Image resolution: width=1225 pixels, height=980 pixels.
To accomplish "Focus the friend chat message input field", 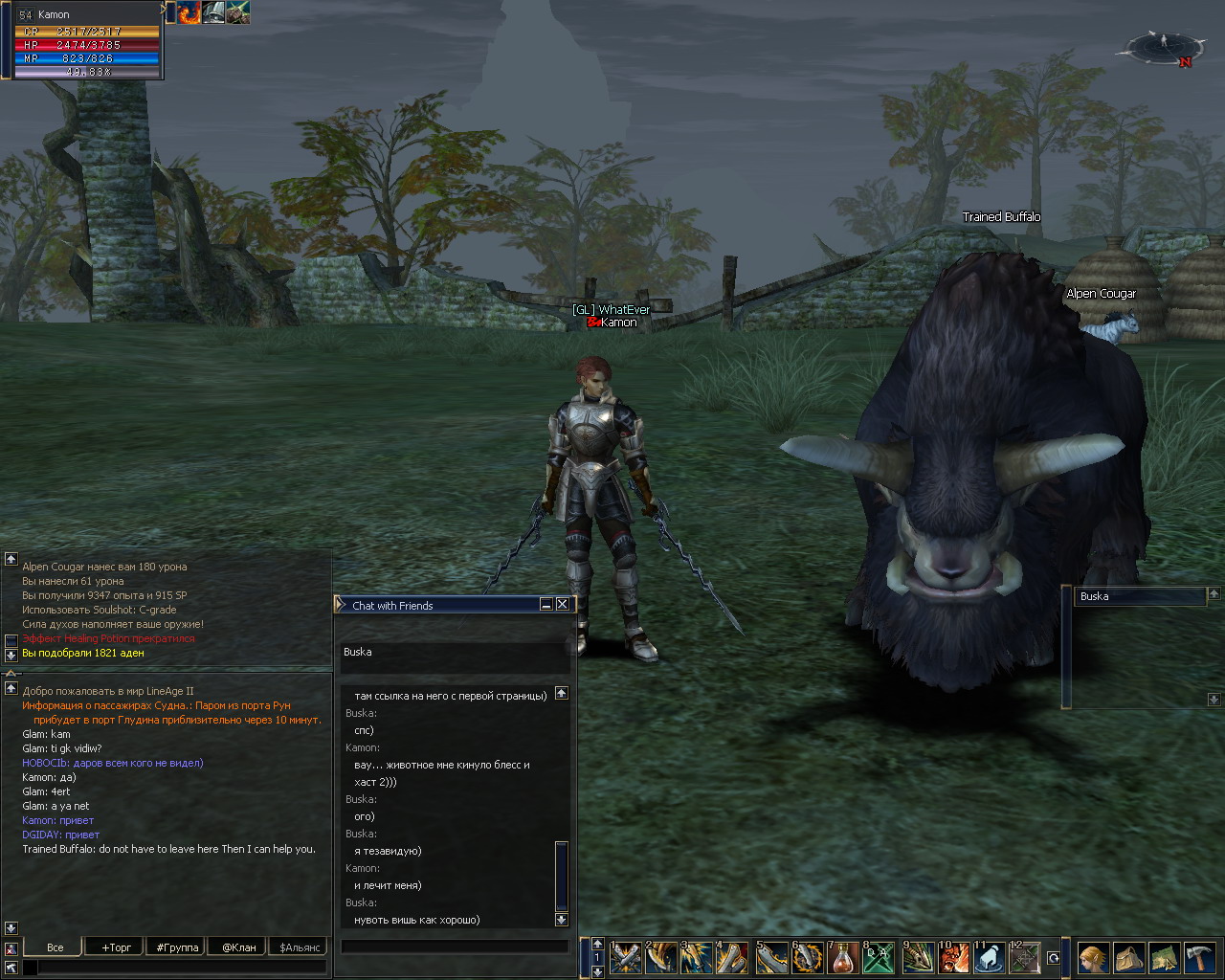I will (455, 946).
